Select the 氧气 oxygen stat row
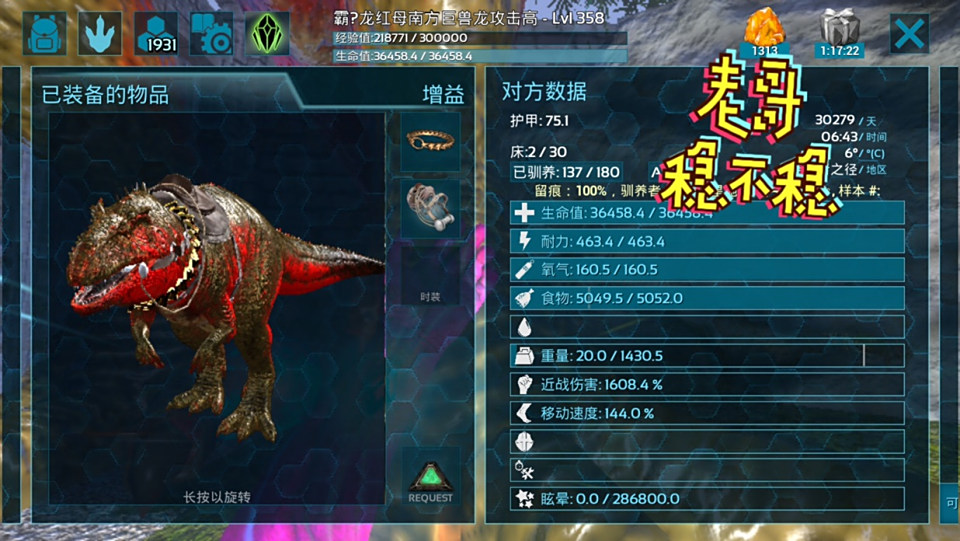This screenshot has height=541, width=960. 707,270
